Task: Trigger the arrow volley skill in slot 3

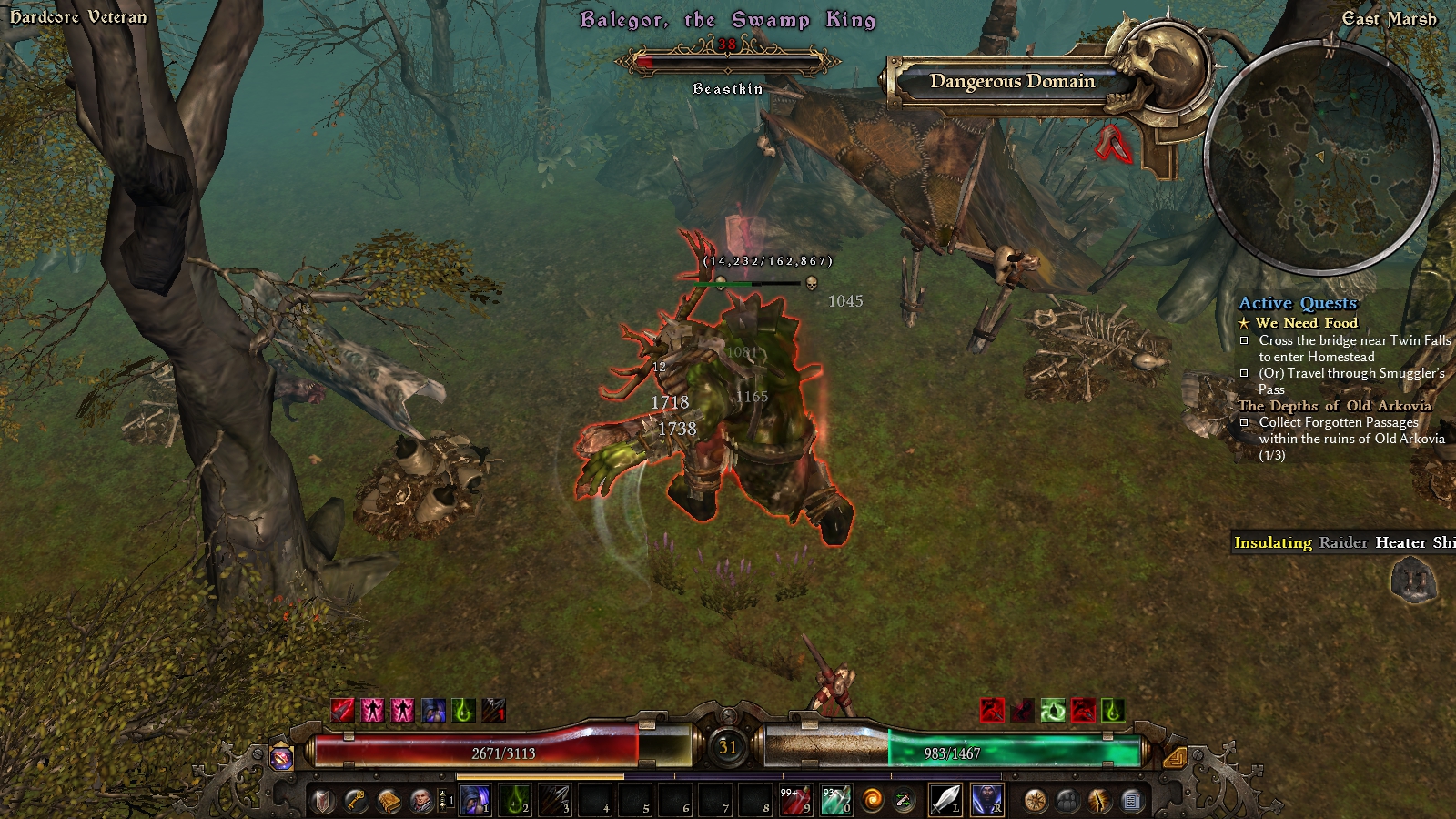Action: 554,801
